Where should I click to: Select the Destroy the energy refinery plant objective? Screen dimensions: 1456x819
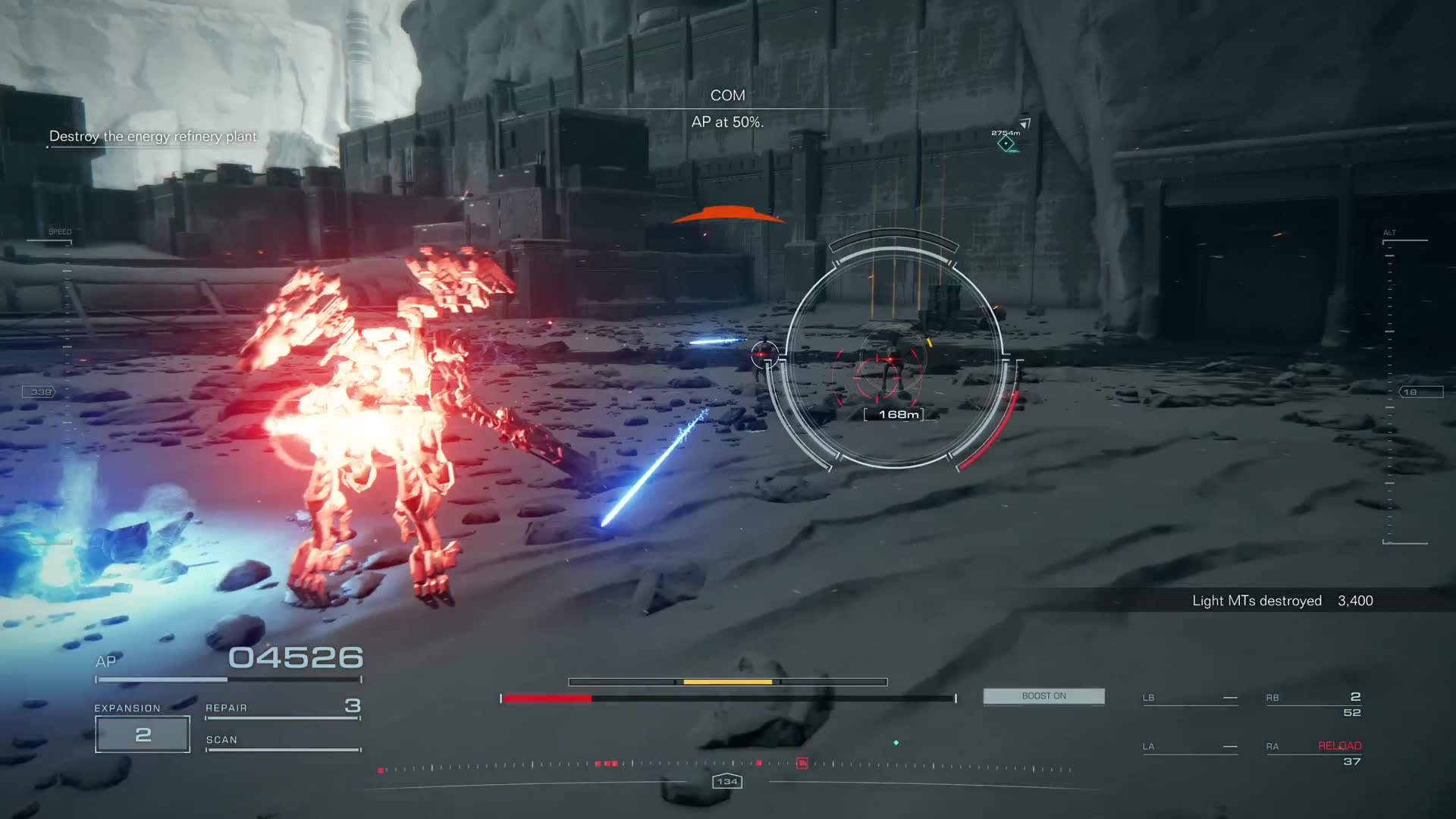pos(152,136)
